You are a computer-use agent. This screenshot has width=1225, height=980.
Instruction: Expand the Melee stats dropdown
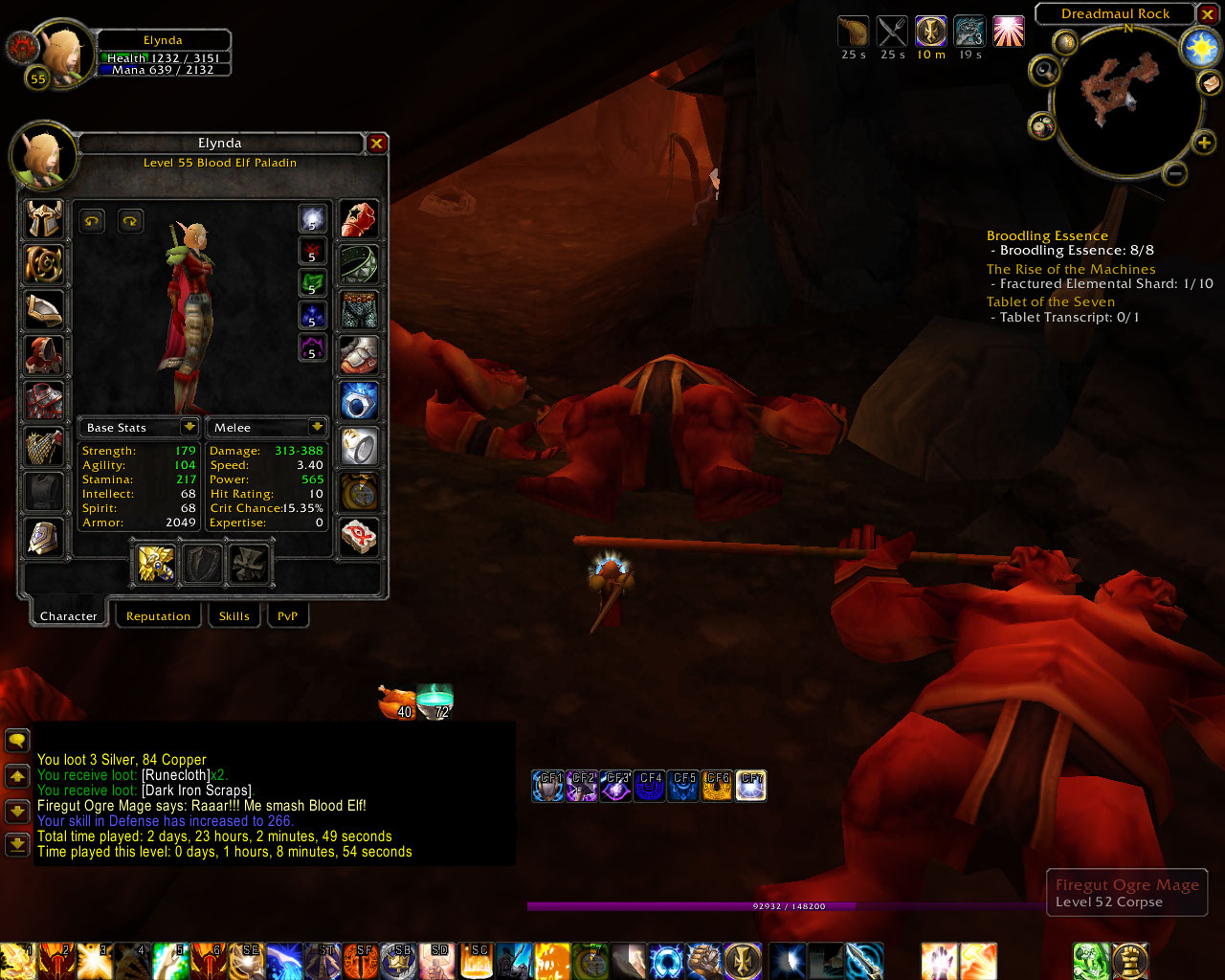click(x=317, y=427)
